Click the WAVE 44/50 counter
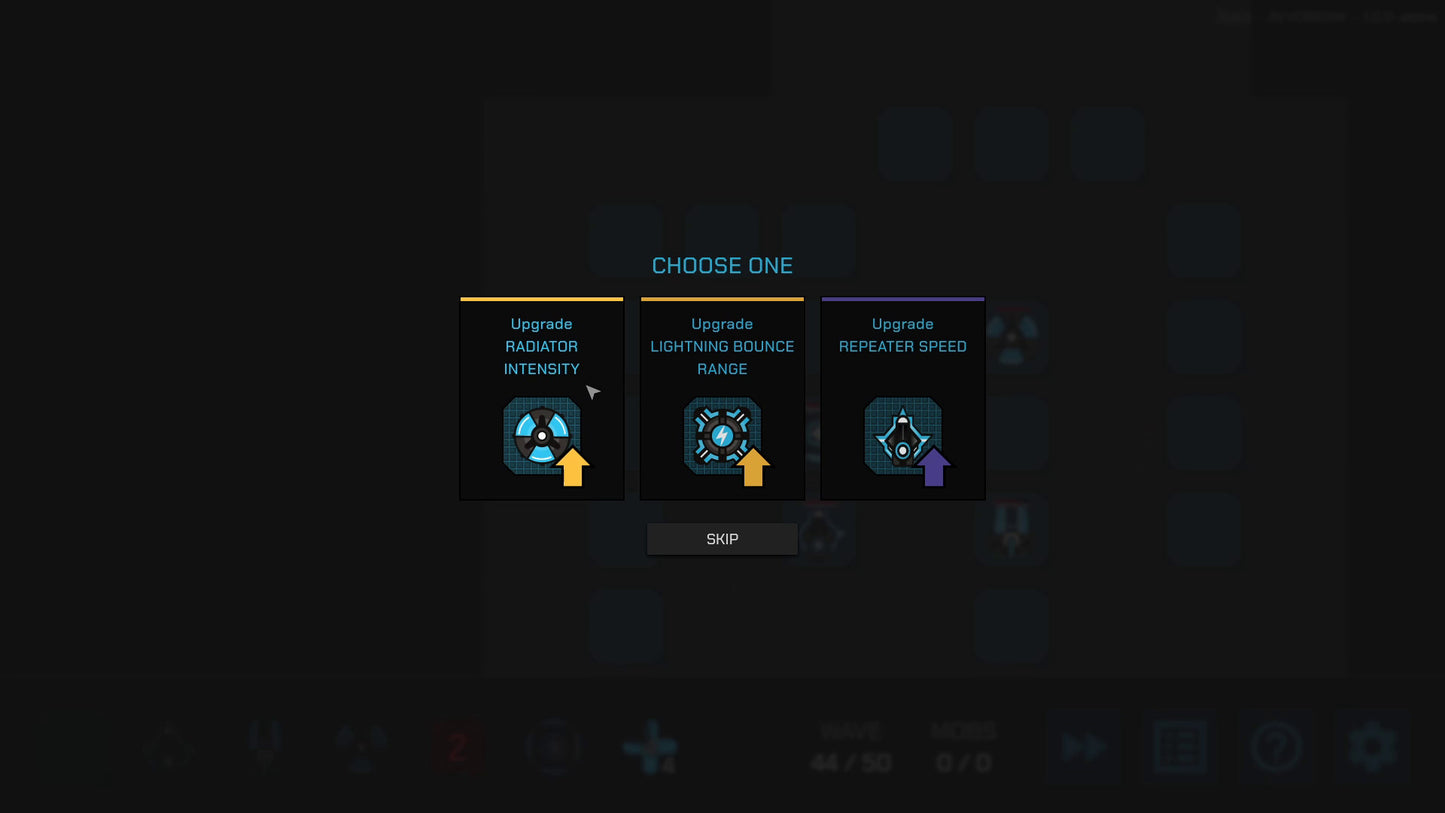This screenshot has width=1445, height=813. (850, 747)
